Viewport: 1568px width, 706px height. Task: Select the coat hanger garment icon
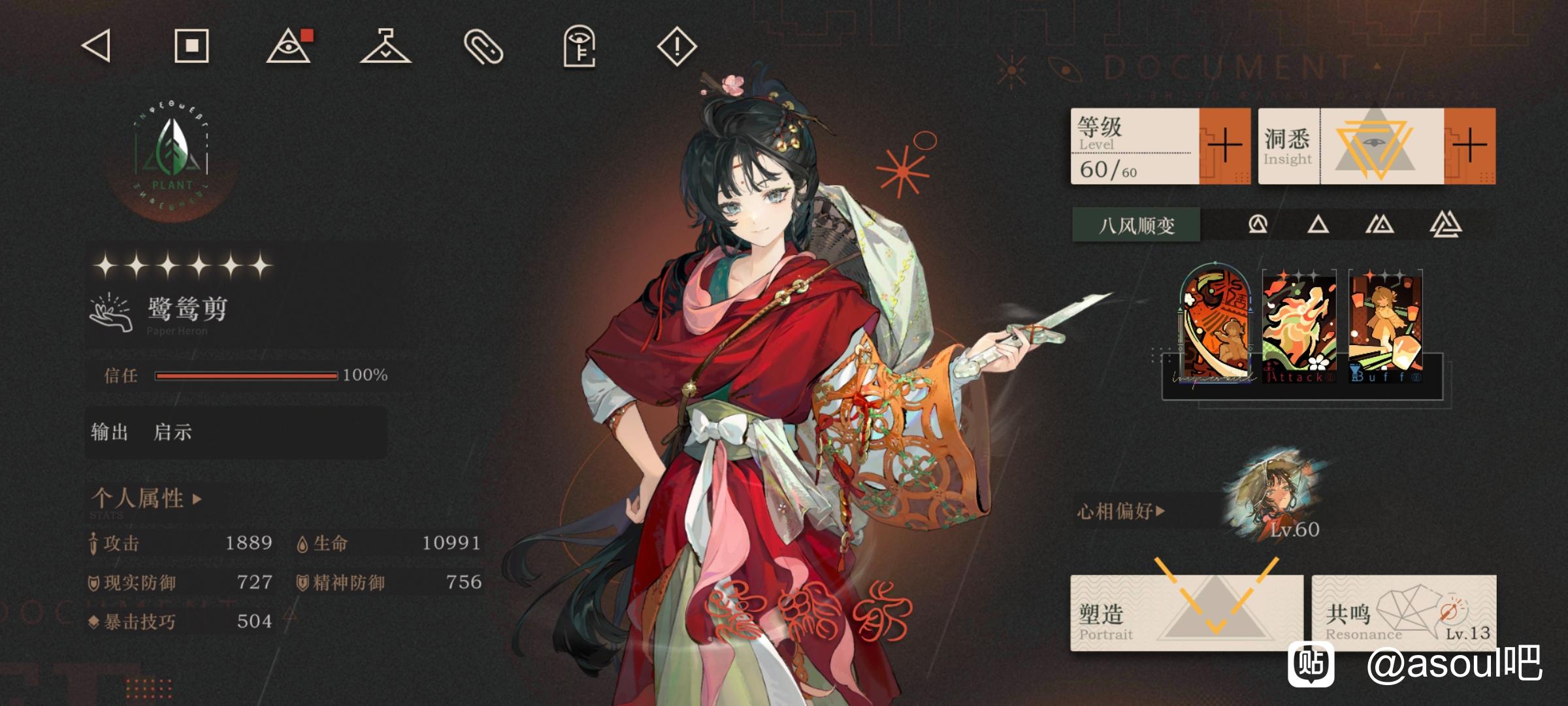[x=385, y=46]
